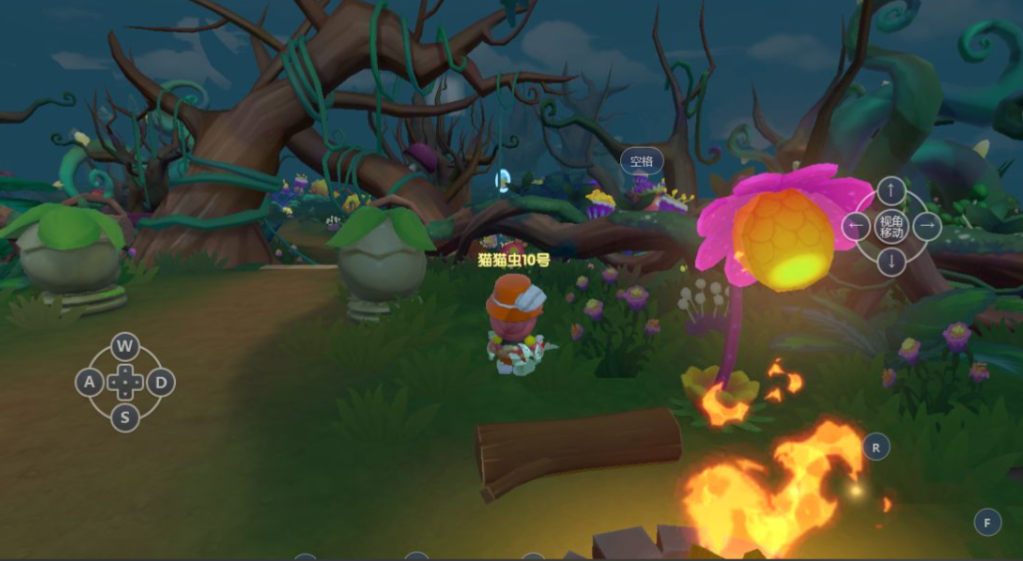Image resolution: width=1023 pixels, height=561 pixels.
Task: Click the left arrow on the 视角移动 pad
Action: [856, 226]
